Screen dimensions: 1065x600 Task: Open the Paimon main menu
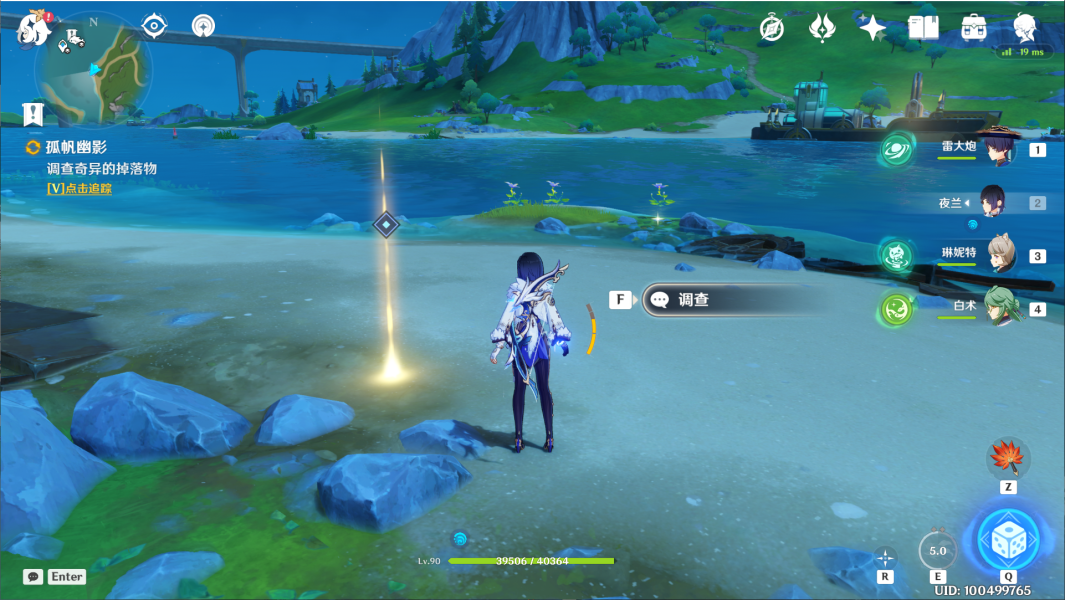[33, 29]
